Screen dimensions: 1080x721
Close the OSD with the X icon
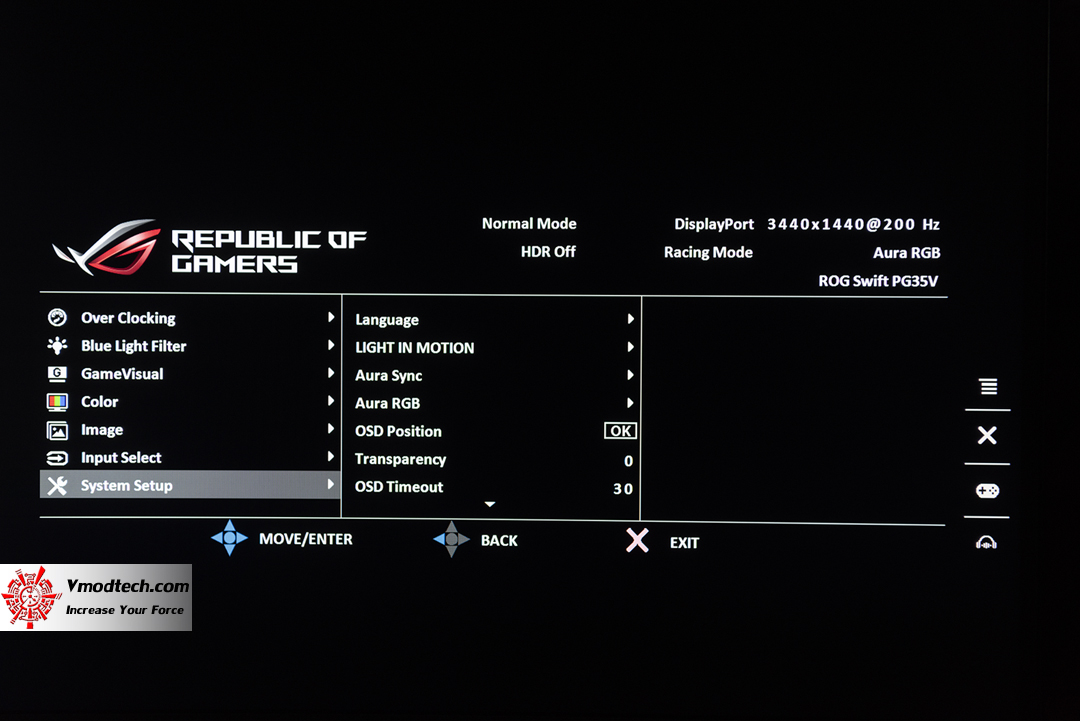click(987, 435)
